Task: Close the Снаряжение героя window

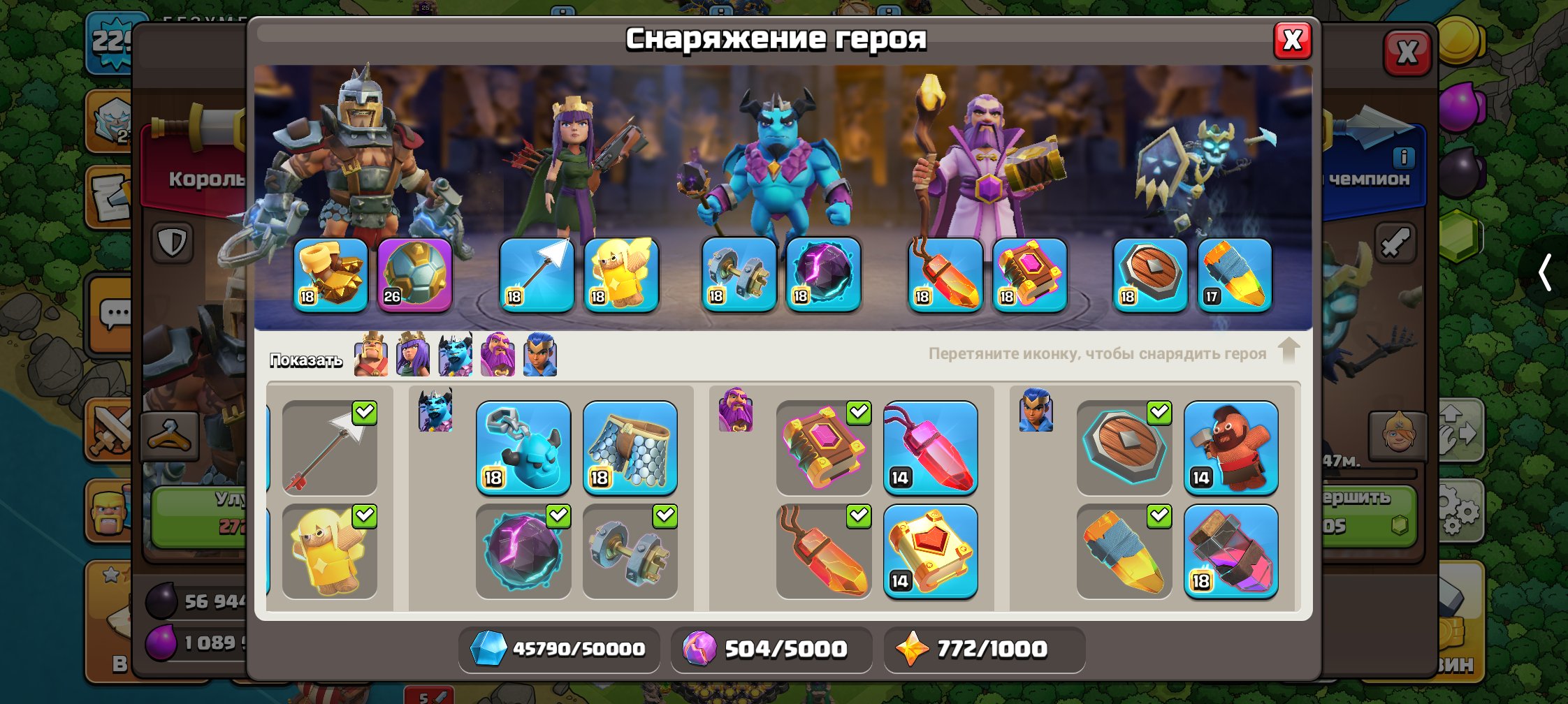Action: tap(1291, 40)
